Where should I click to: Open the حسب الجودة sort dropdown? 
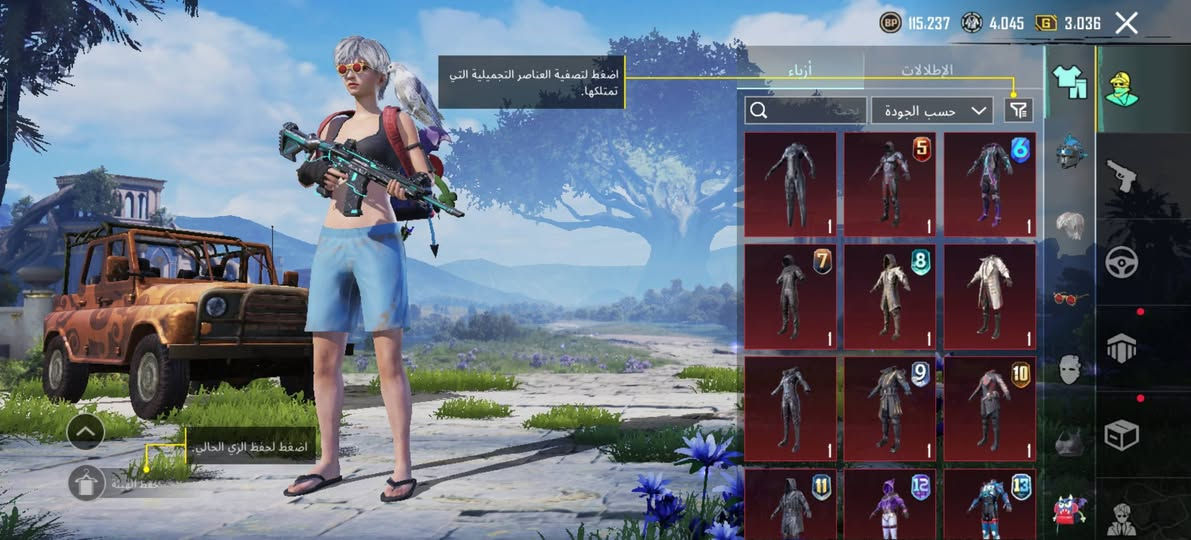931,110
